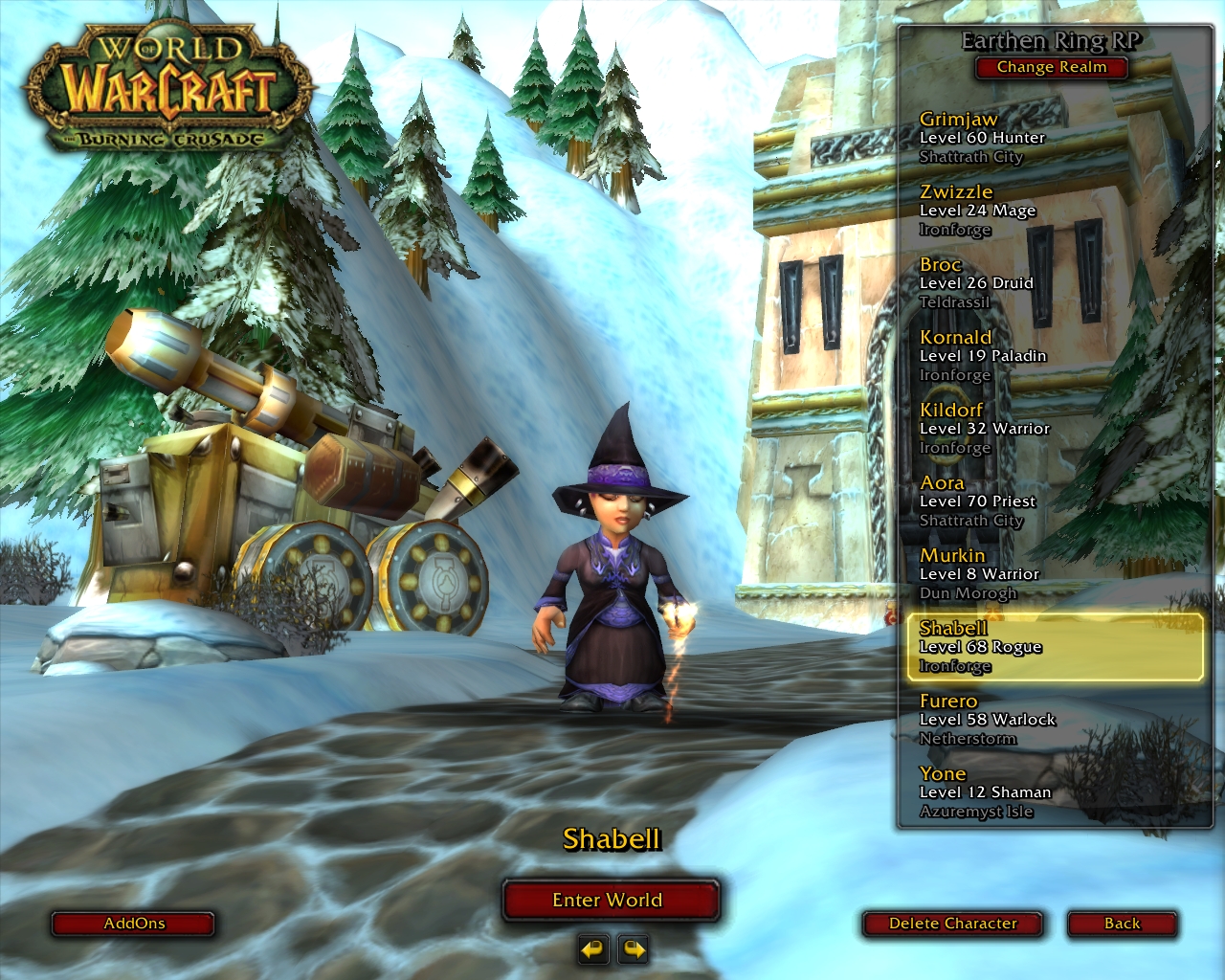
Task: Pick Furero the Level 58 Warlock
Action: point(988,720)
